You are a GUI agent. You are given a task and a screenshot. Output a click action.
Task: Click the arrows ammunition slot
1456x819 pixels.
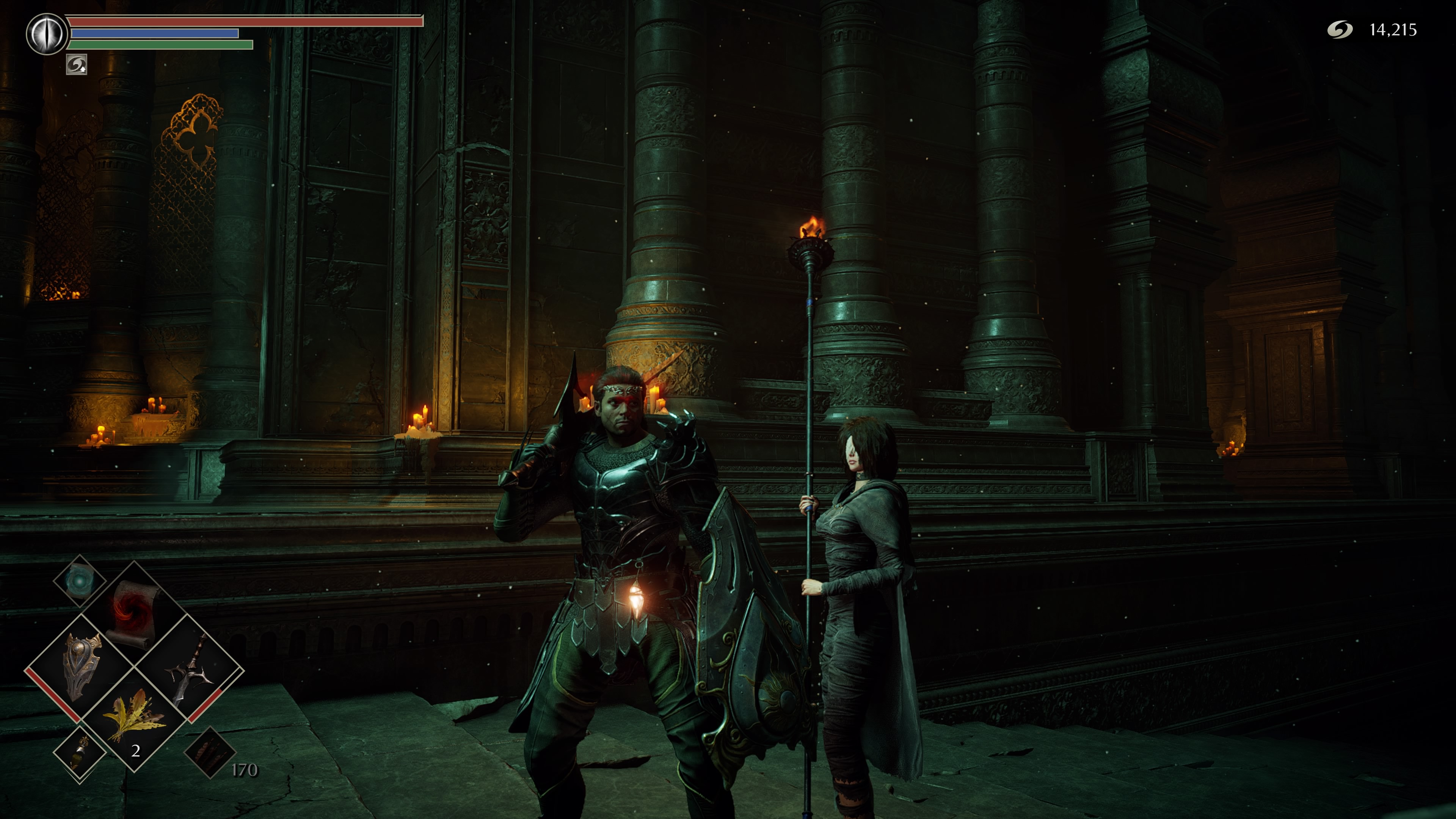pyautogui.click(x=210, y=752)
